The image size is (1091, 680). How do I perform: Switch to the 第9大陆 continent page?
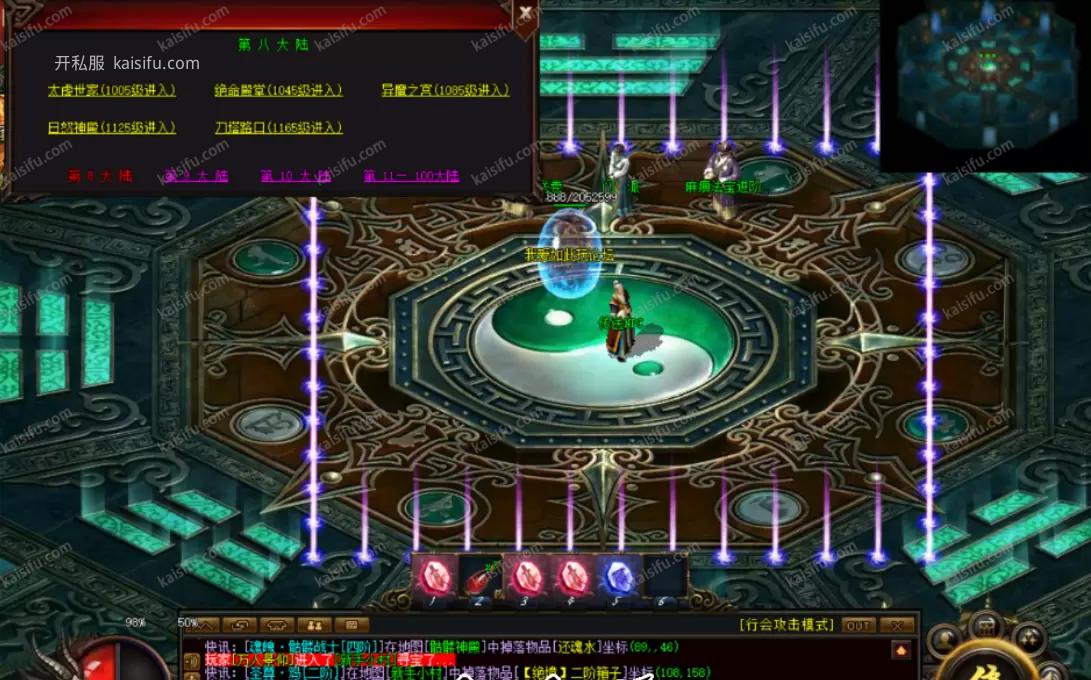197,176
